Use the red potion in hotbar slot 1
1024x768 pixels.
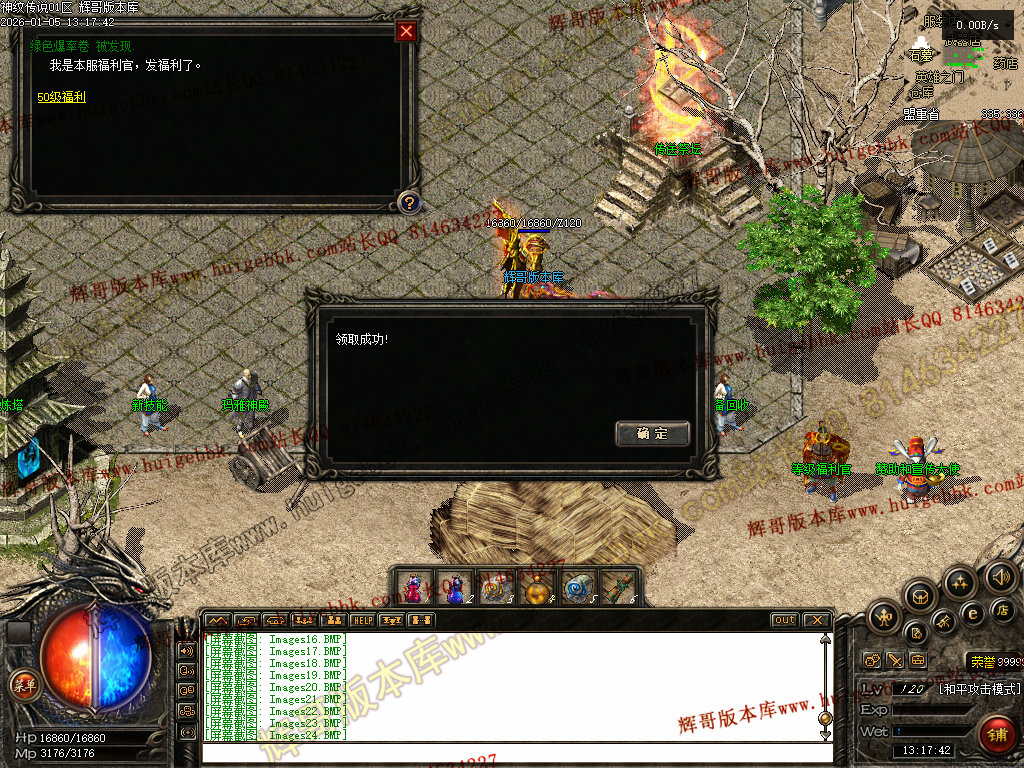click(413, 588)
